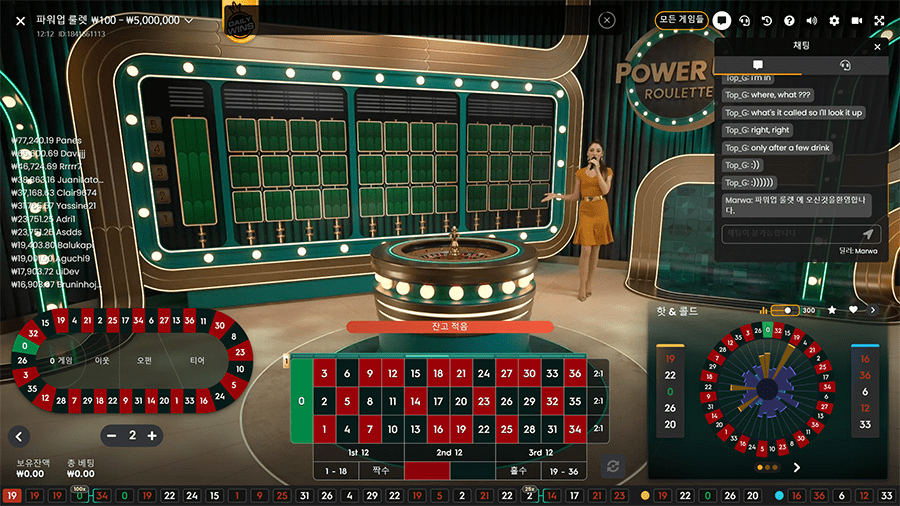The height and width of the screenshot is (506, 900).
Task: Place a bet on the 1st 12 dozen
Action: [358, 453]
